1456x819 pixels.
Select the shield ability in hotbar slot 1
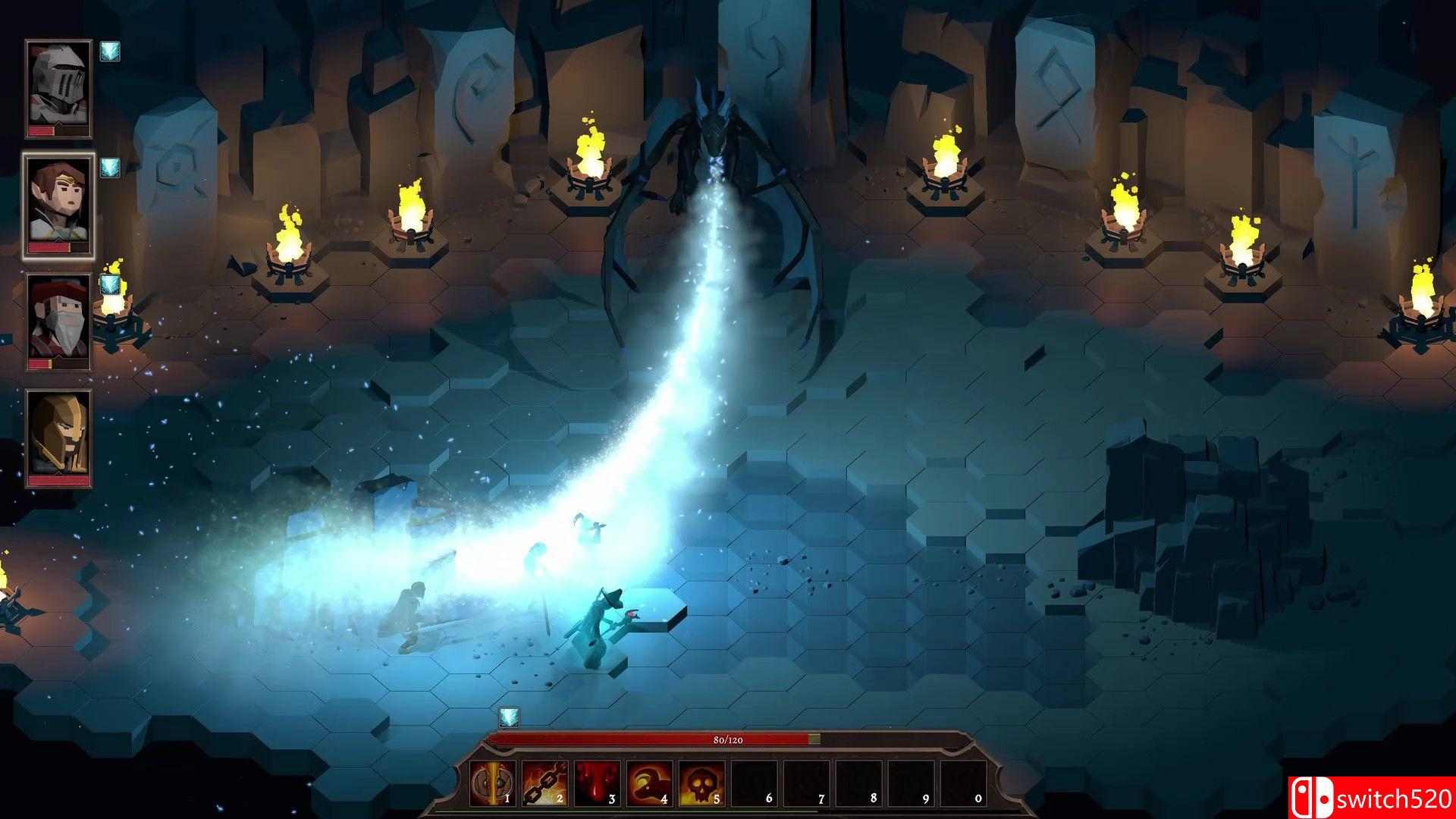[491, 781]
